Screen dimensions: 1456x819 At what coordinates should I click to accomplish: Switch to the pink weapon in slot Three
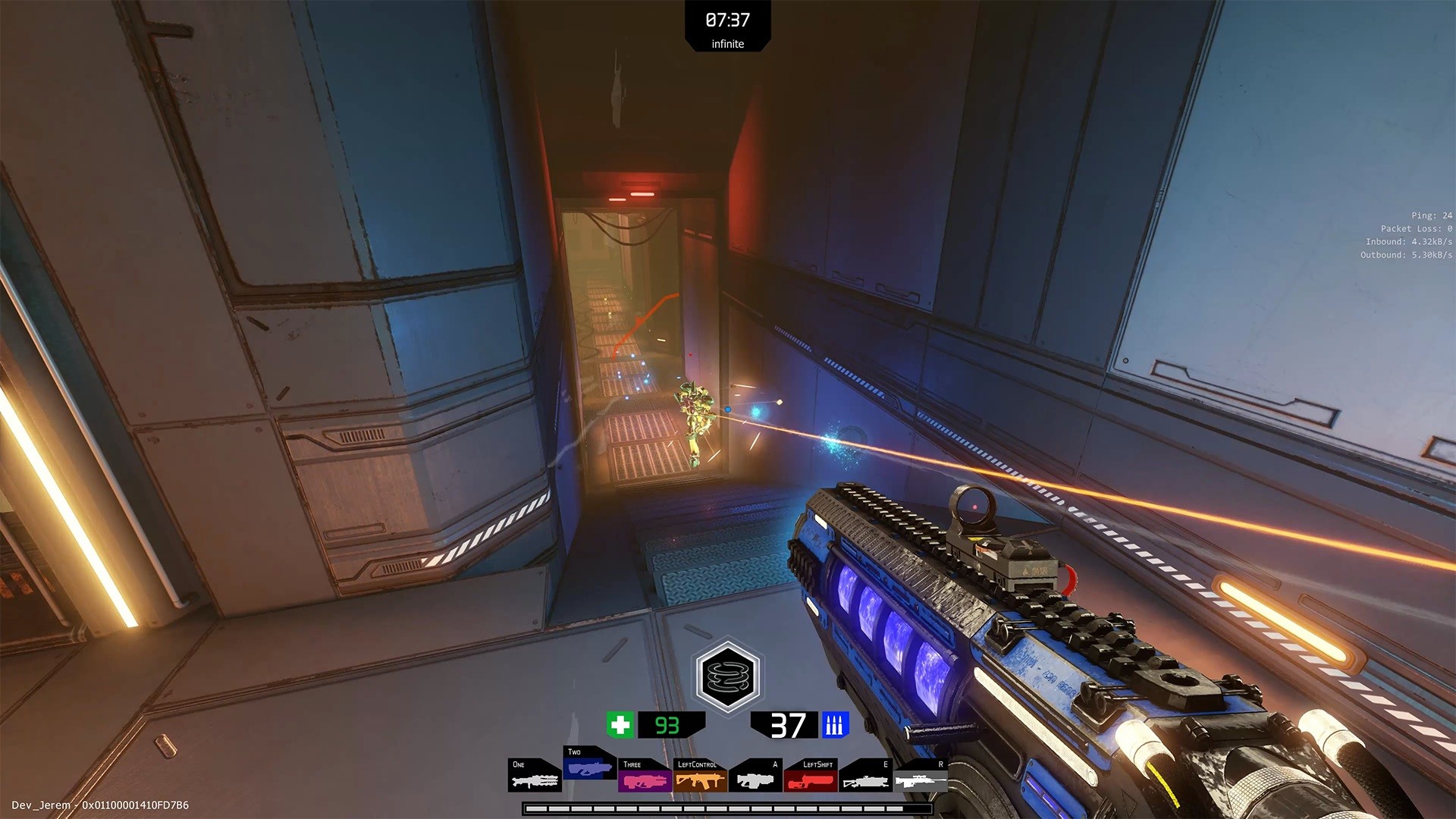645,776
